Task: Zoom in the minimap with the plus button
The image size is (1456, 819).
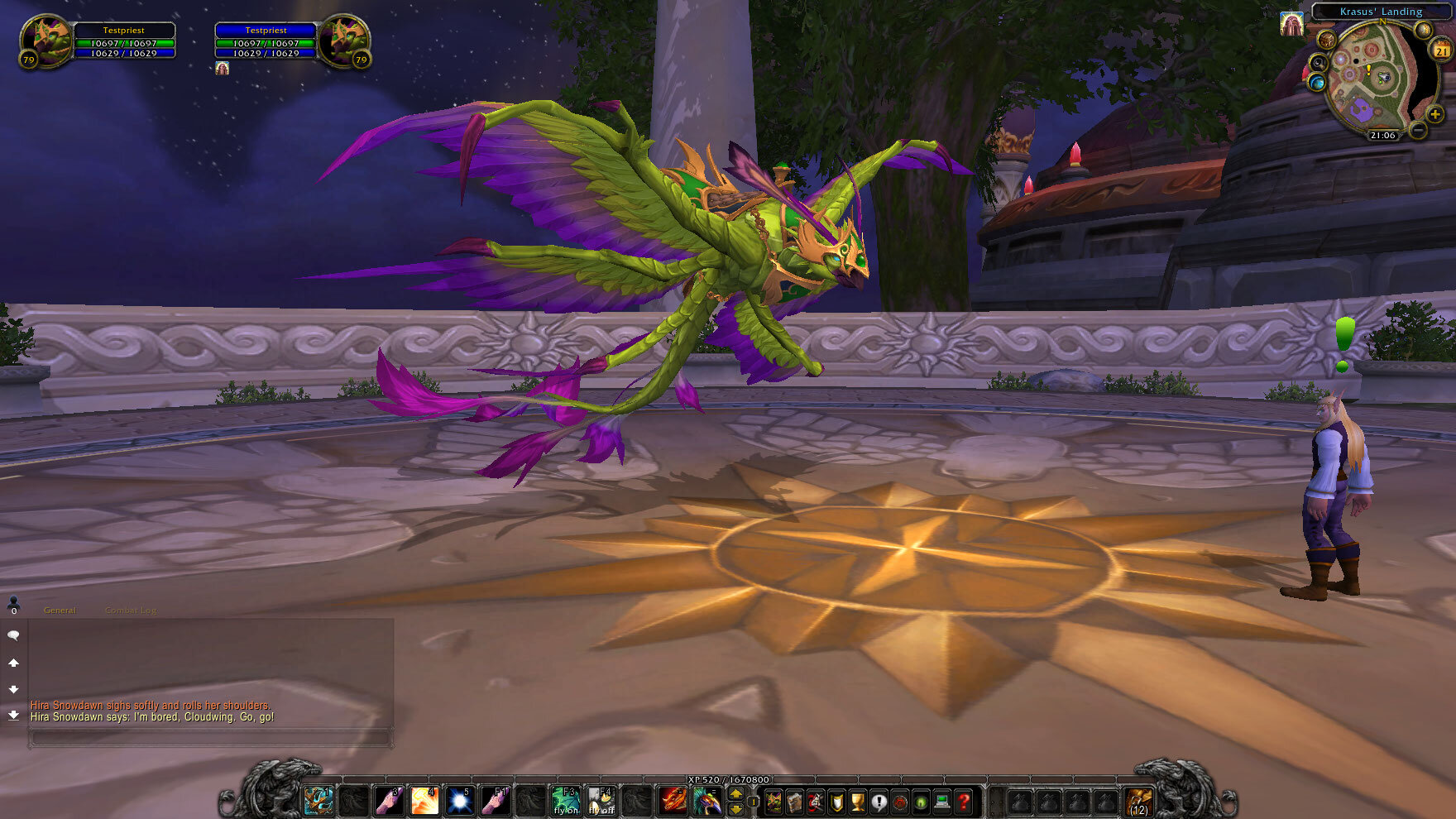Action: pyautogui.click(x=1435, y=114)
